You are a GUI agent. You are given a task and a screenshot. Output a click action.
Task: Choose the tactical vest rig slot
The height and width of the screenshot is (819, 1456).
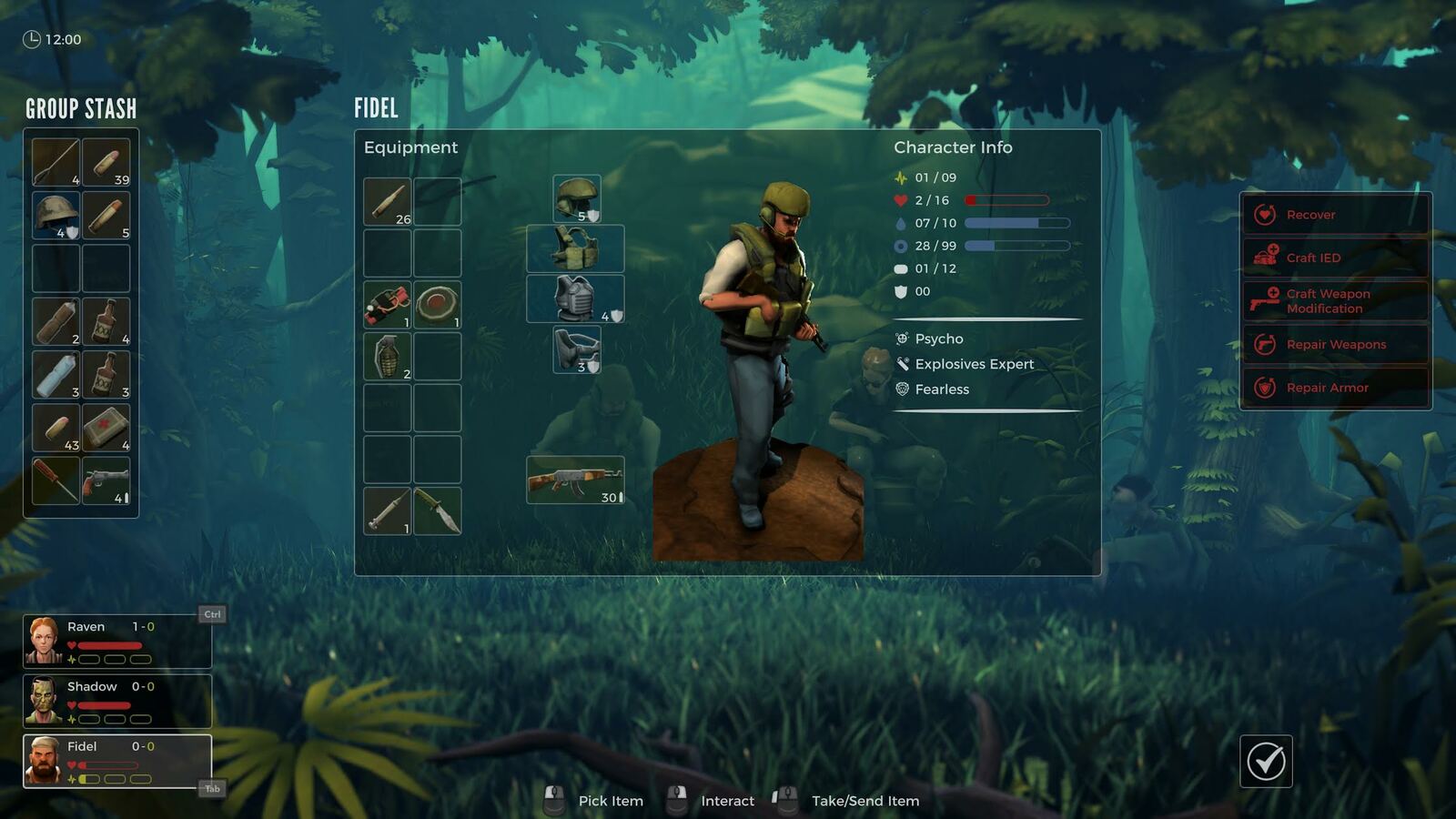coord(575,248)
